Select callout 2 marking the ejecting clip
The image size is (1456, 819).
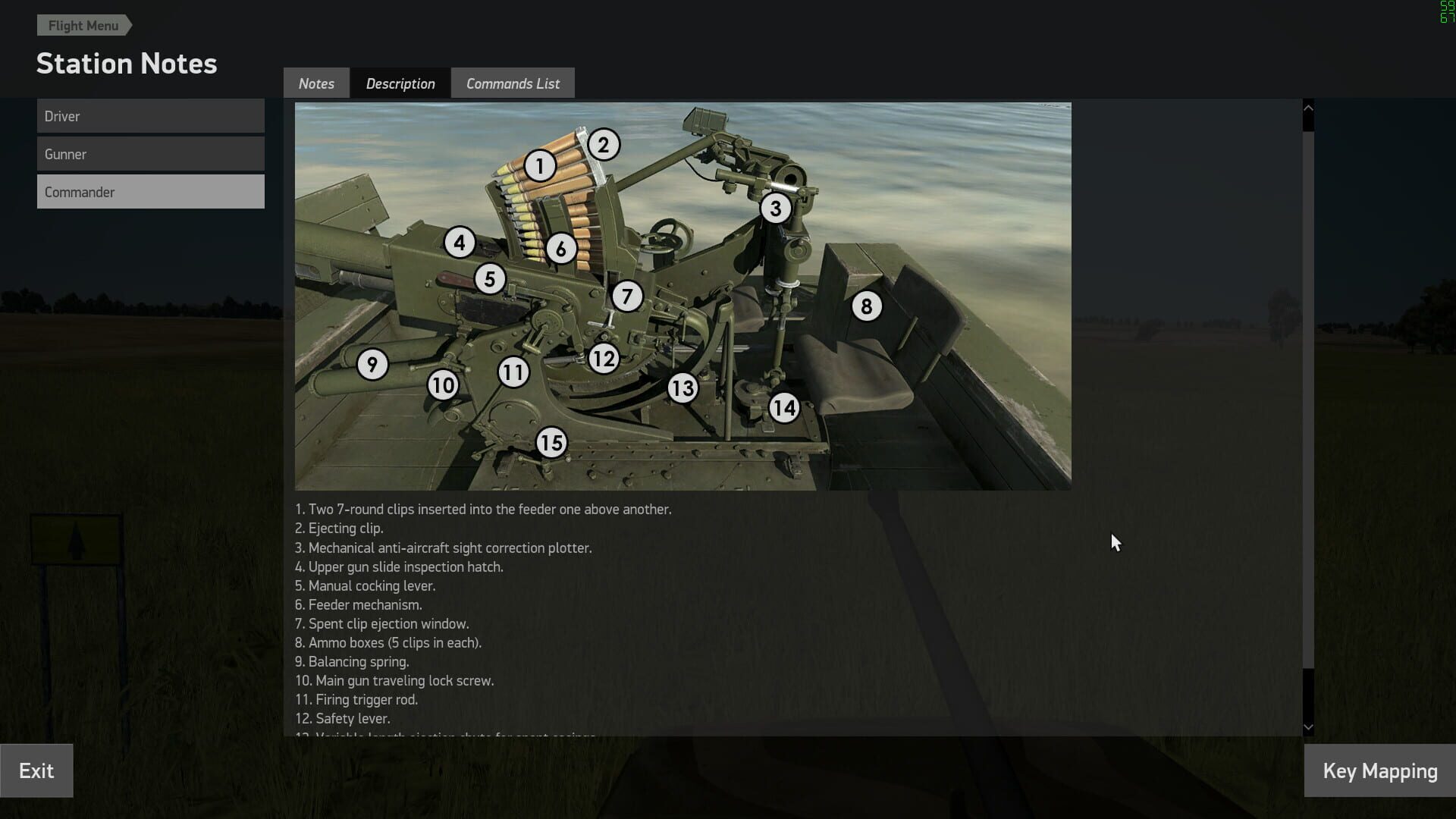coord(604,144)
